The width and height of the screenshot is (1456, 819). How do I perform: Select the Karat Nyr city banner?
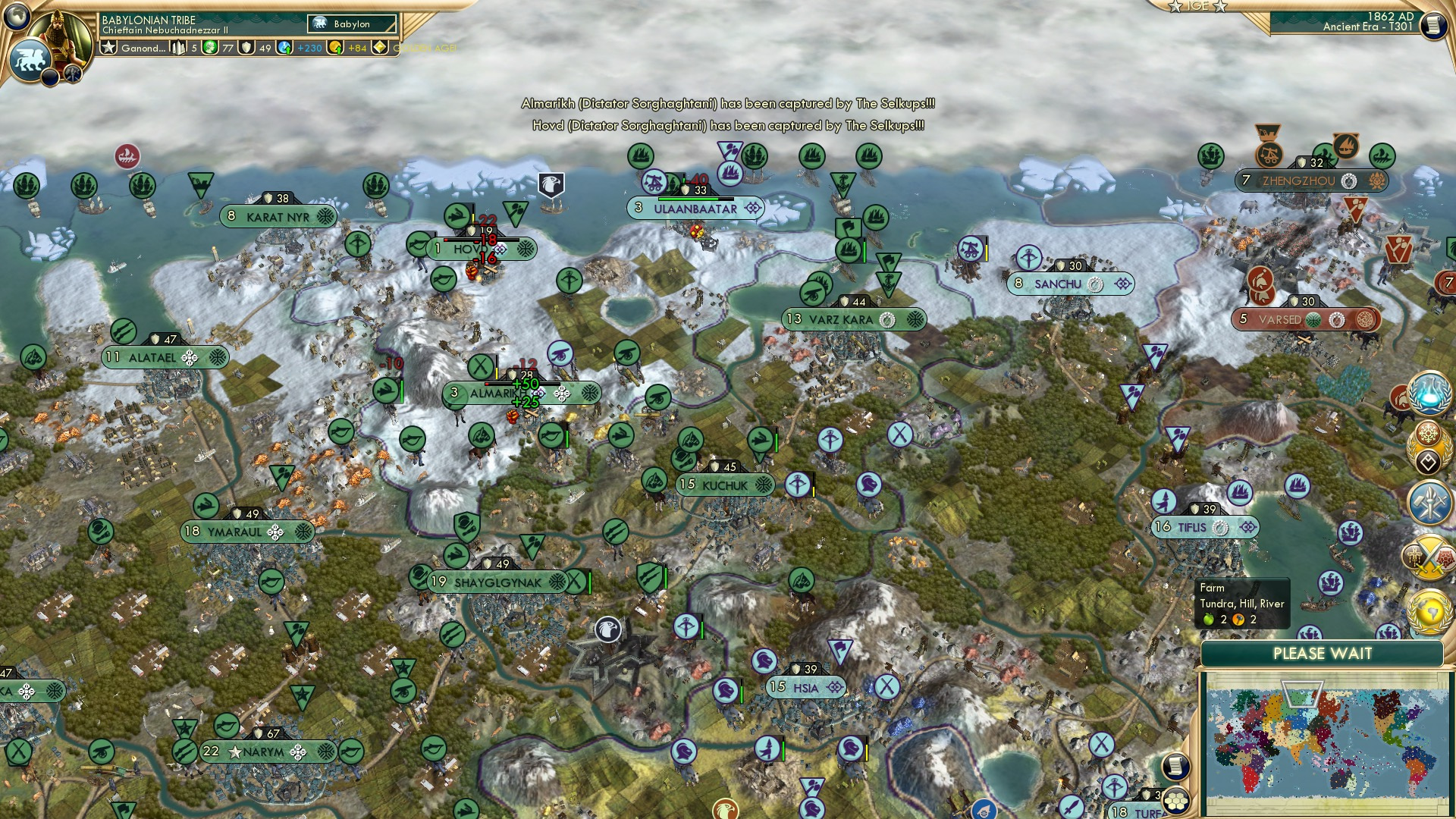tap(277, 215)
